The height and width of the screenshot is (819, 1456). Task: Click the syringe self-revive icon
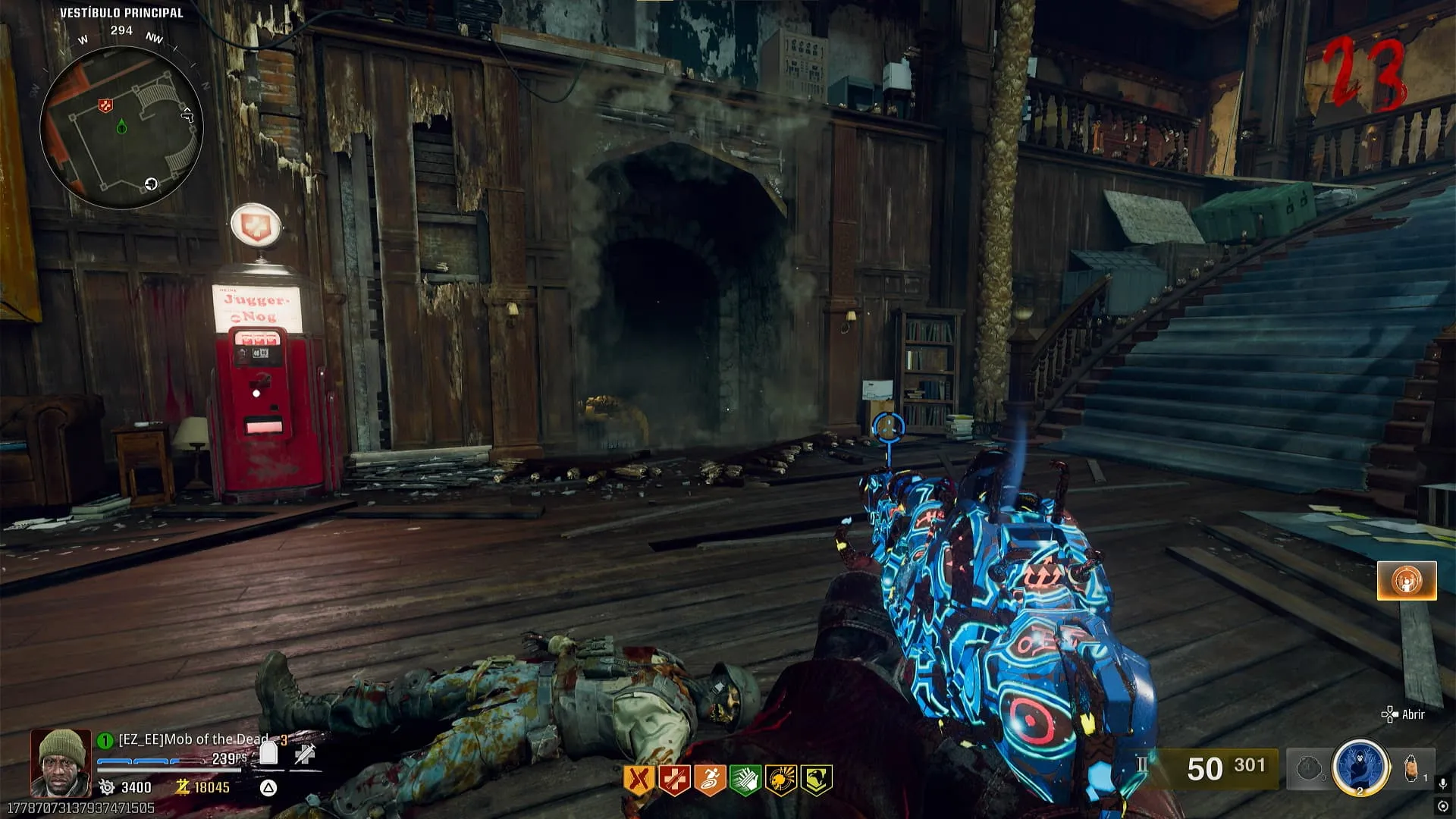(x=305, y=753)
